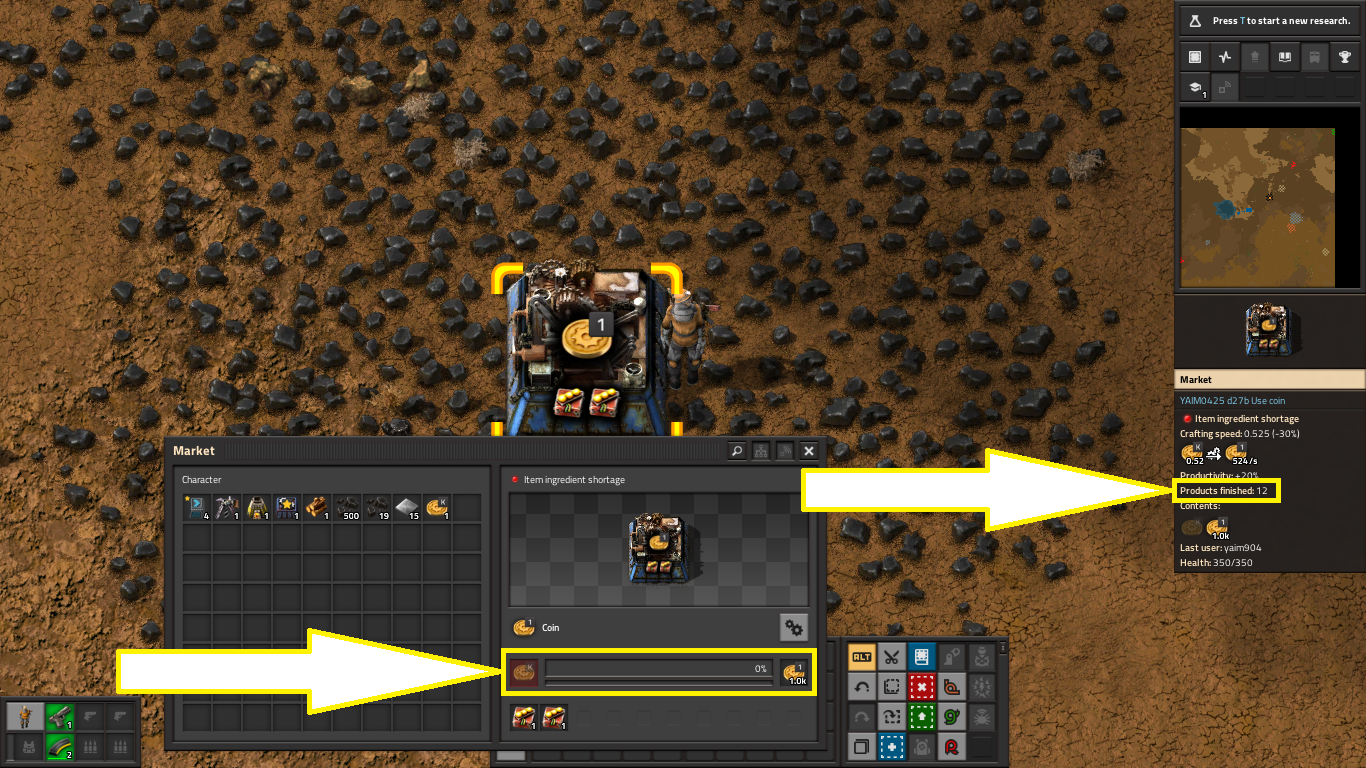Select the green upgrade planner tool
This screenshot has width=1366, height=768.
click(922, 717)
